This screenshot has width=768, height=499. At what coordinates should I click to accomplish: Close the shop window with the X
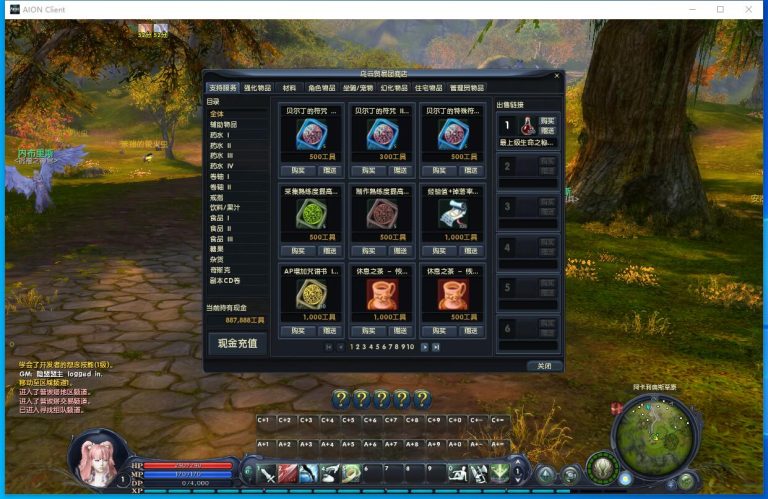[x=557, y=75]
